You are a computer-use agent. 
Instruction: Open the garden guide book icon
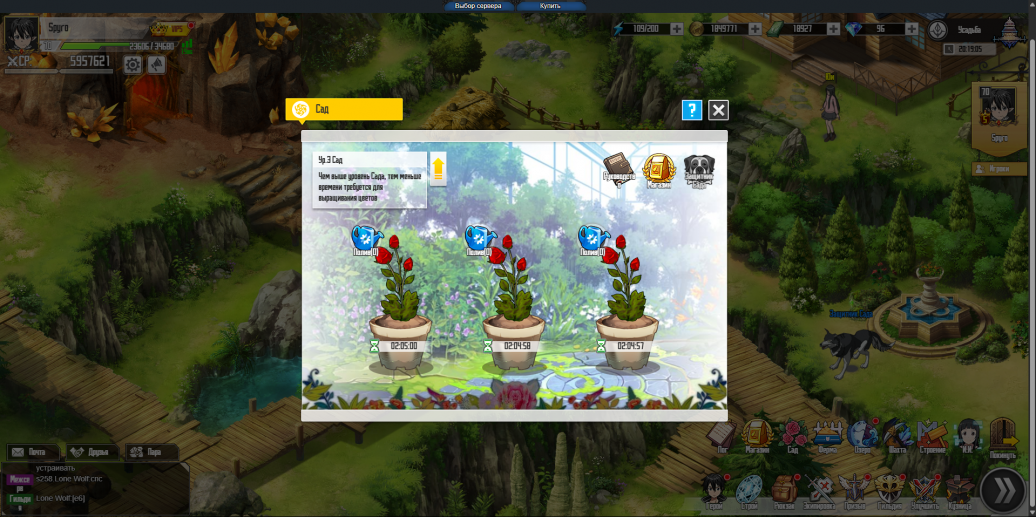[618, 170]
